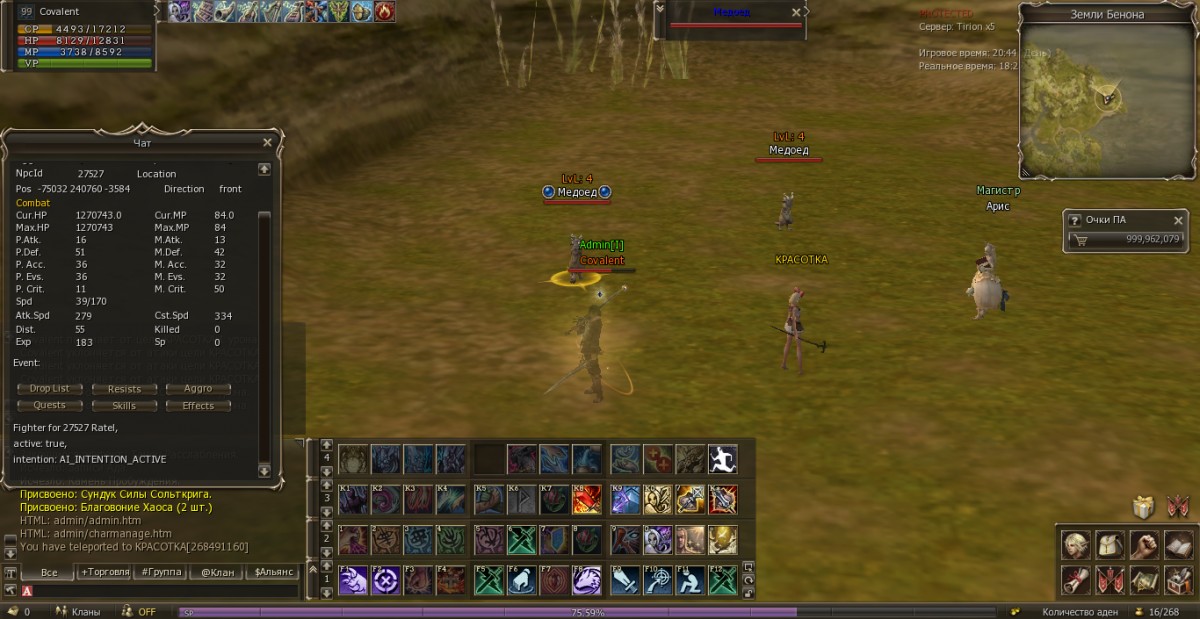Open the $Альянс chat tab
1200x619 pixels.
pos(274,572)
